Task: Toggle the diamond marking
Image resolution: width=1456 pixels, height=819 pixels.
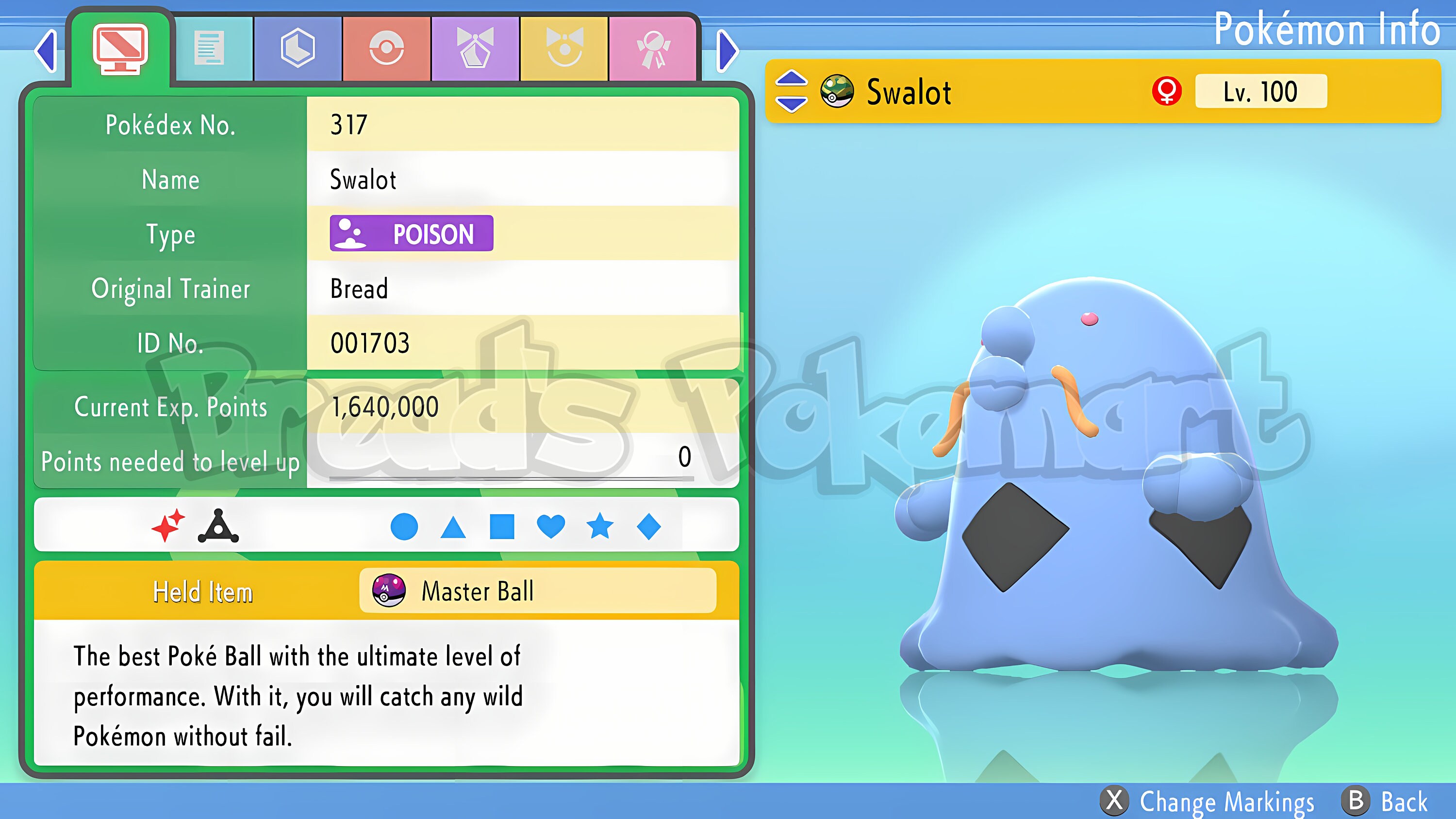Action: point(649,527)
